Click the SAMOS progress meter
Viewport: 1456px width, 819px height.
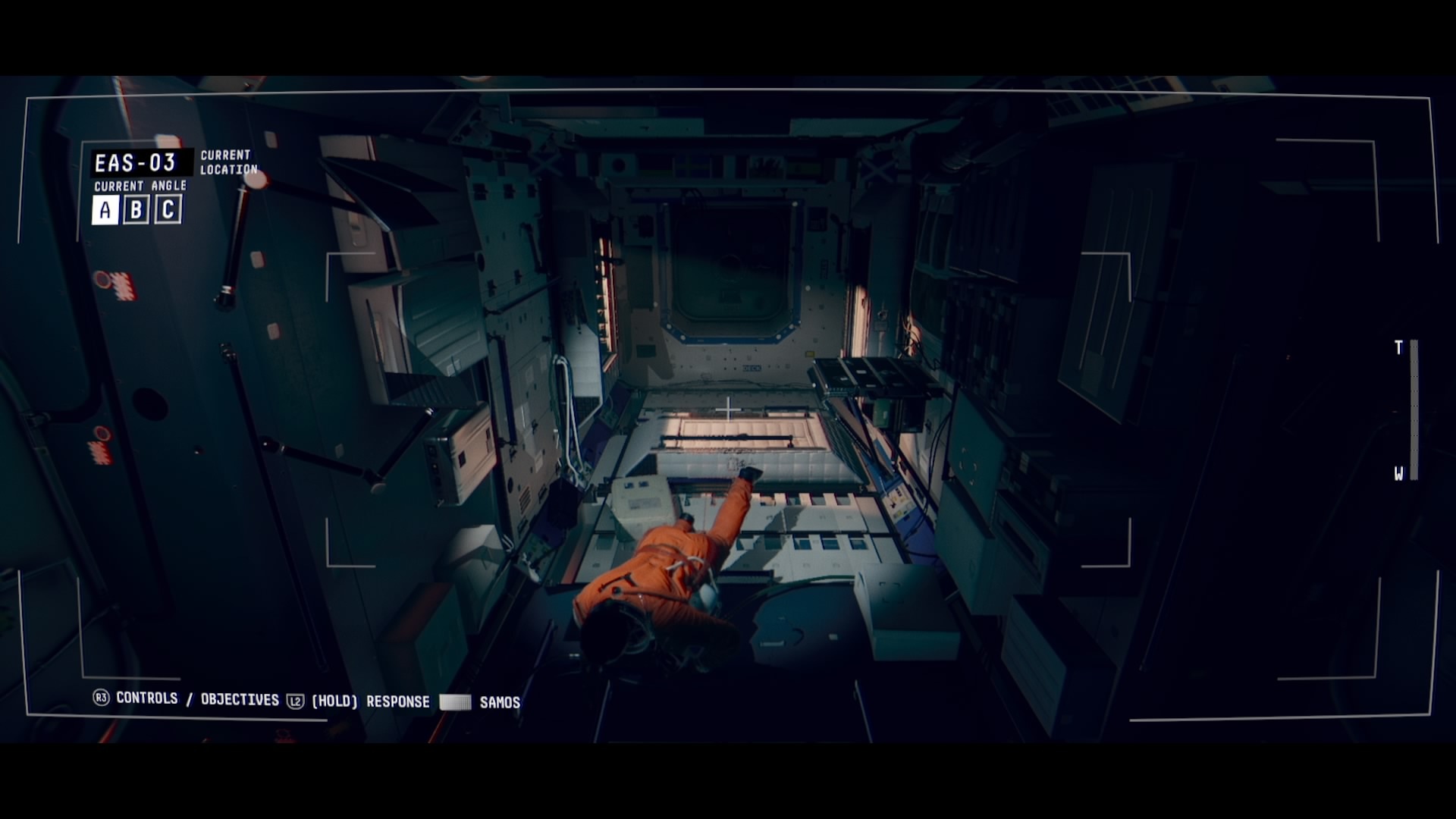click(x=455, y=701)
